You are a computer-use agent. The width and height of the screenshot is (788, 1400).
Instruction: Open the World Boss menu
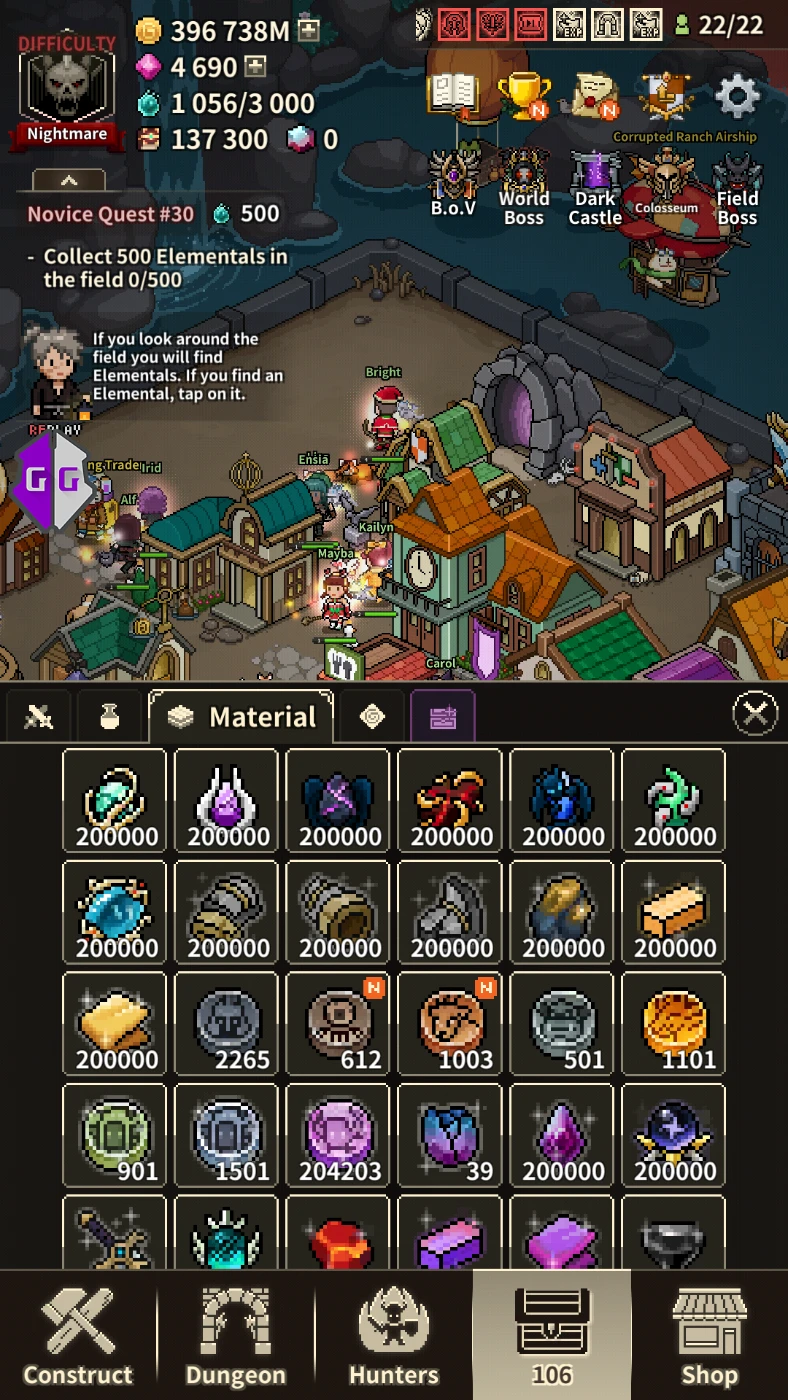coord(524,187)
